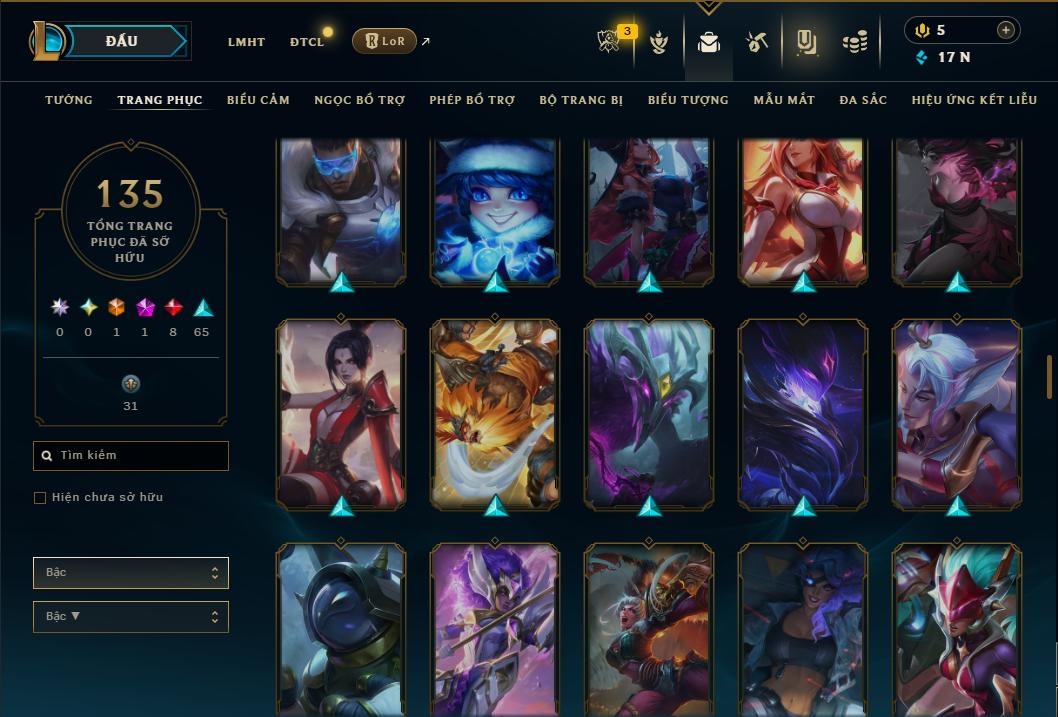Open the briefcase collection icon
The height and width of the screenshot is (717, 1058).
click(x=709, y=42)
